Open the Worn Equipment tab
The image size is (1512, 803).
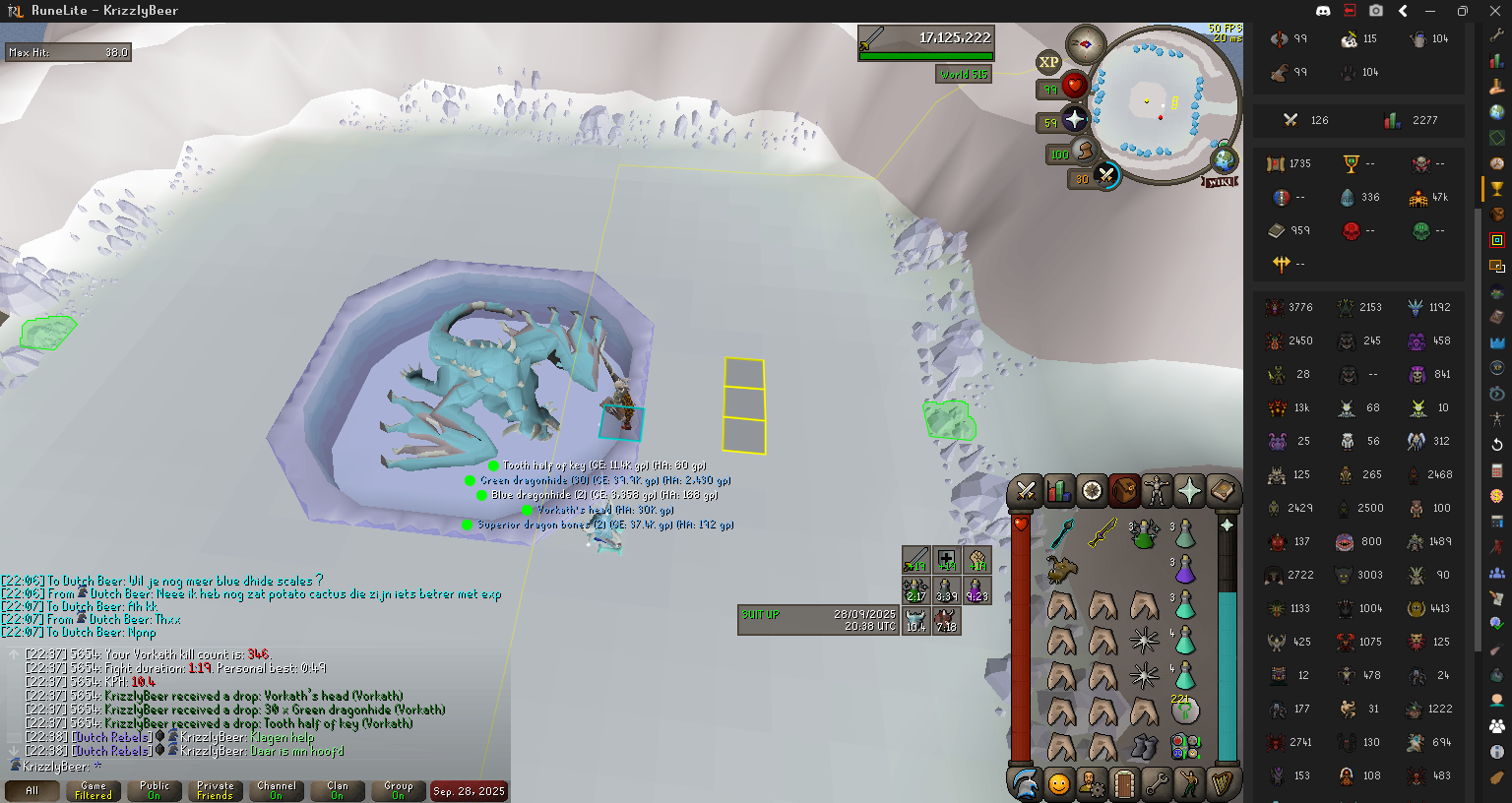pos(1157,490)
